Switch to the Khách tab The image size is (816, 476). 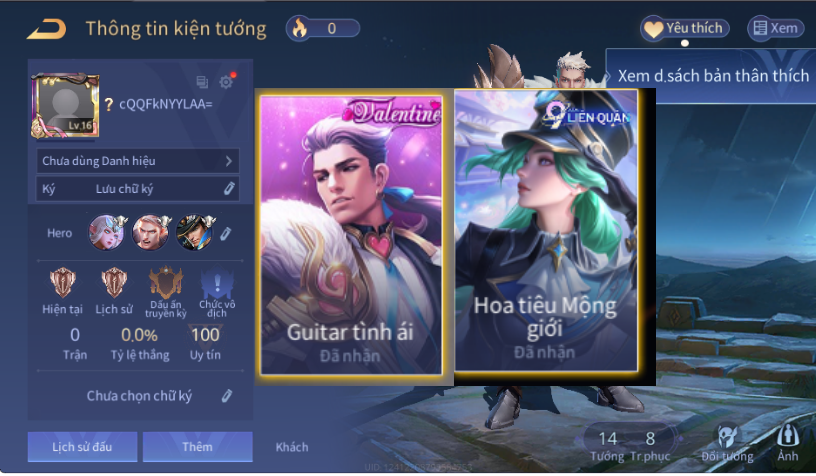292,447
